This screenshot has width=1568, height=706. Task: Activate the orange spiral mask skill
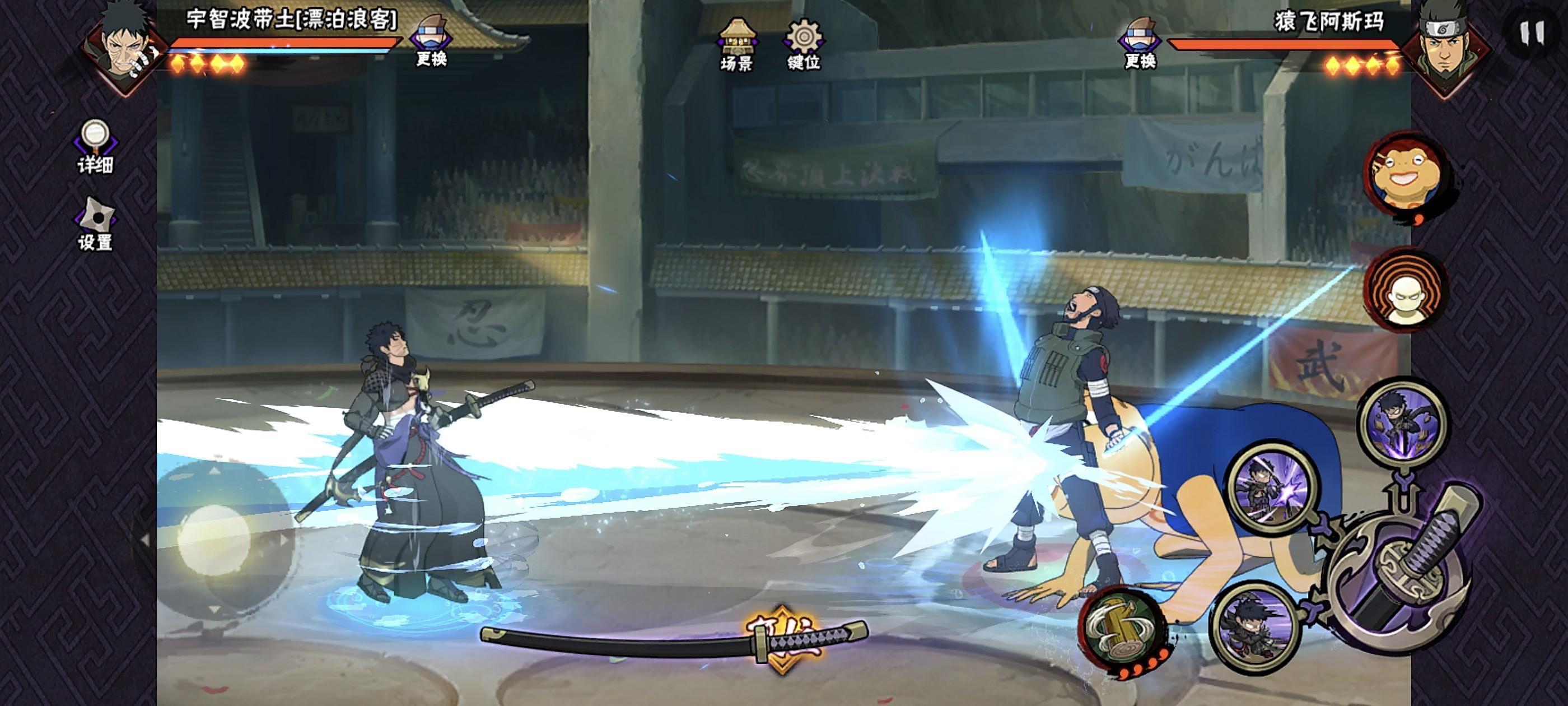point(1406,290)
